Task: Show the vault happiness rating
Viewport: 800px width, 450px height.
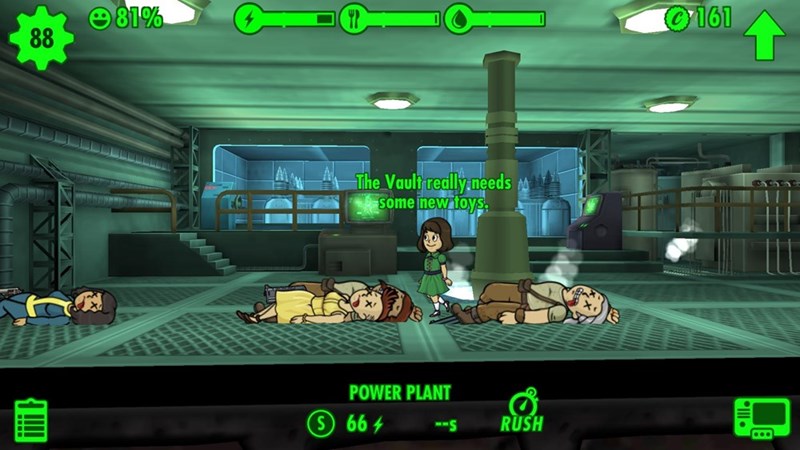Action: point(125,18)
